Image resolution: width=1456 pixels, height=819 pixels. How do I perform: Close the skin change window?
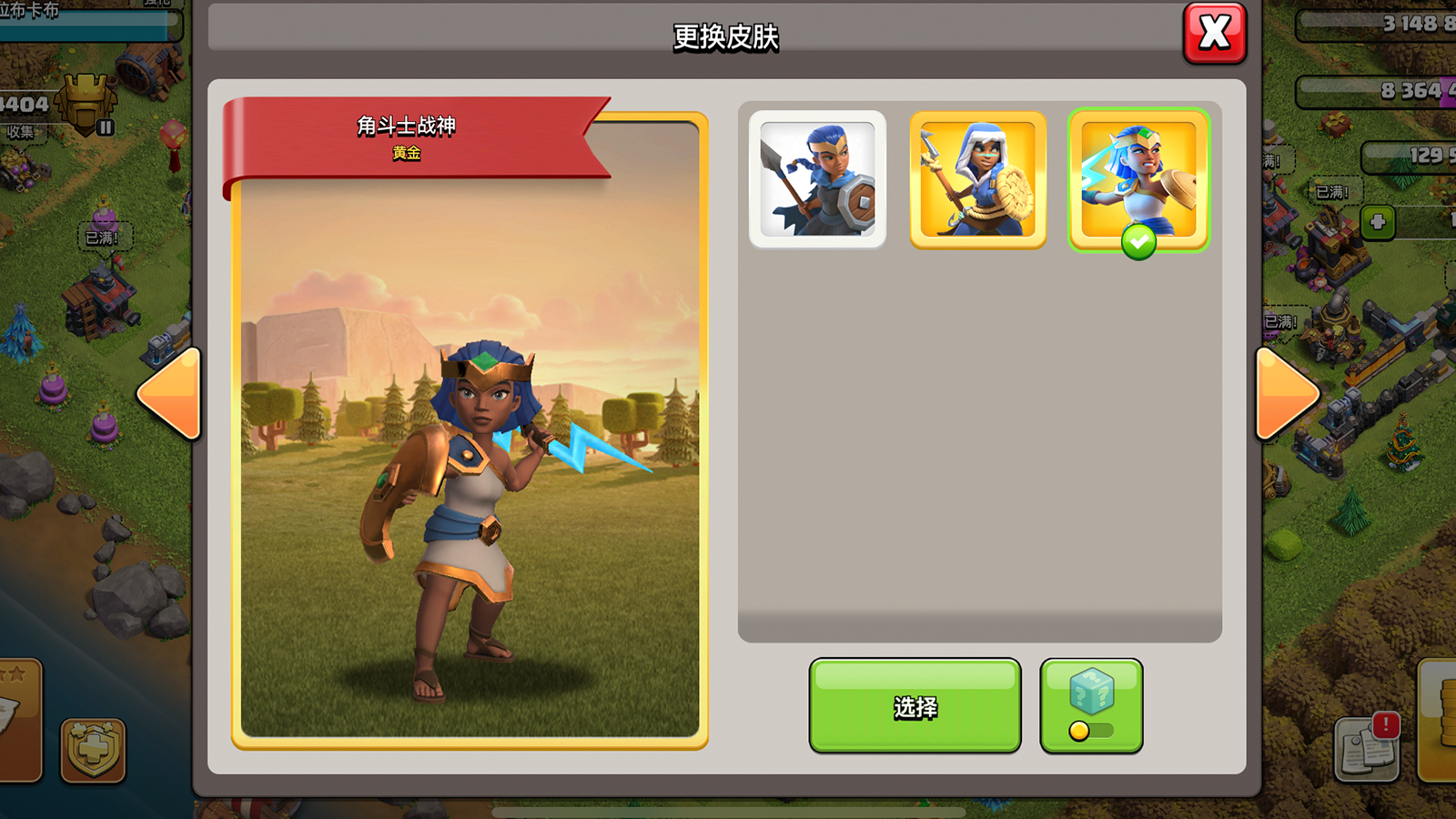pyautogui.click(x=1214, y=34)
